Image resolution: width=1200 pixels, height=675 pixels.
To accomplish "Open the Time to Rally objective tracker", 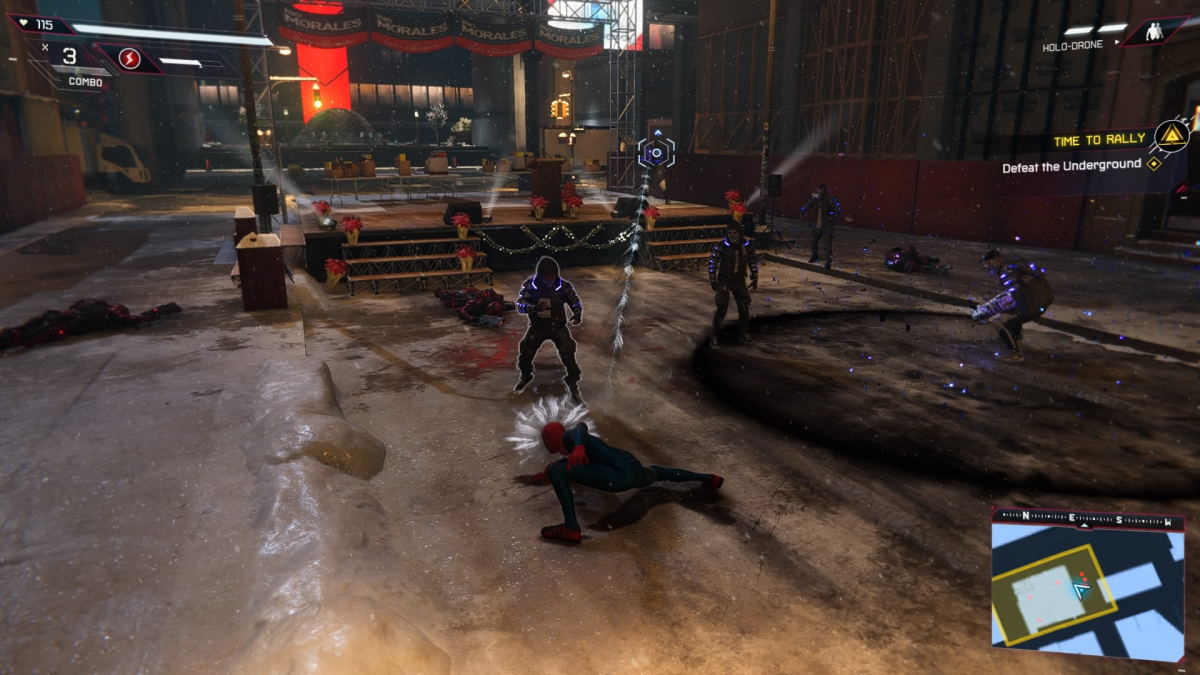I will point(1099,141).
